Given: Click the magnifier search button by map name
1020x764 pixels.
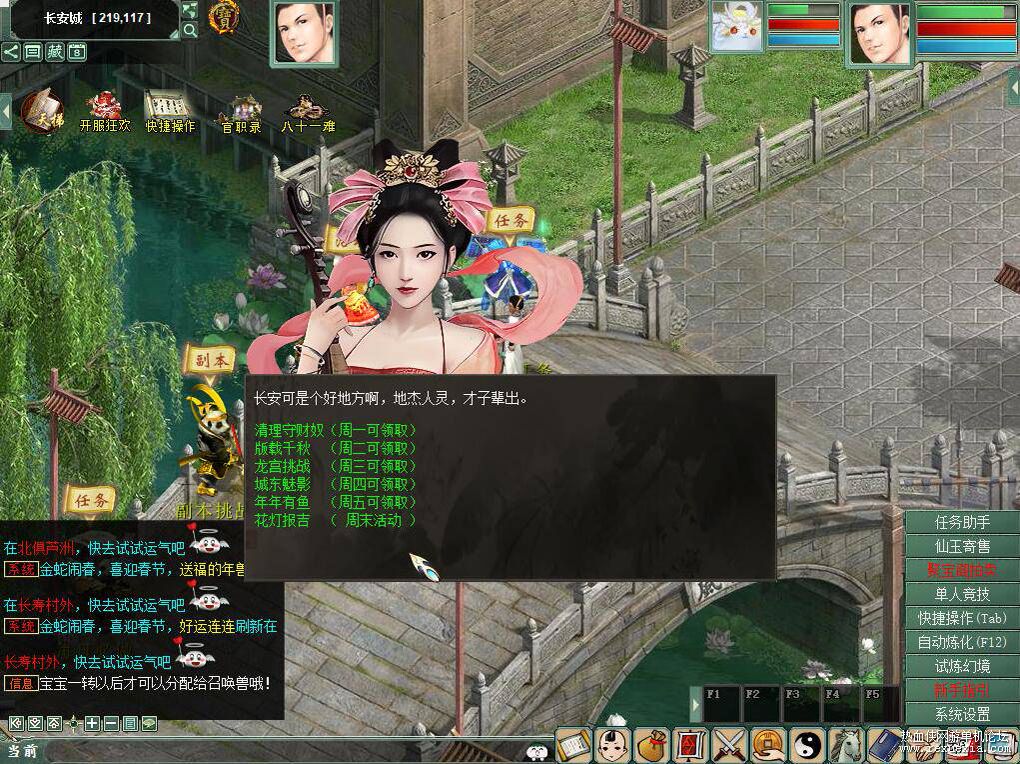Looking at the screenshot, I should coord(190,31).
